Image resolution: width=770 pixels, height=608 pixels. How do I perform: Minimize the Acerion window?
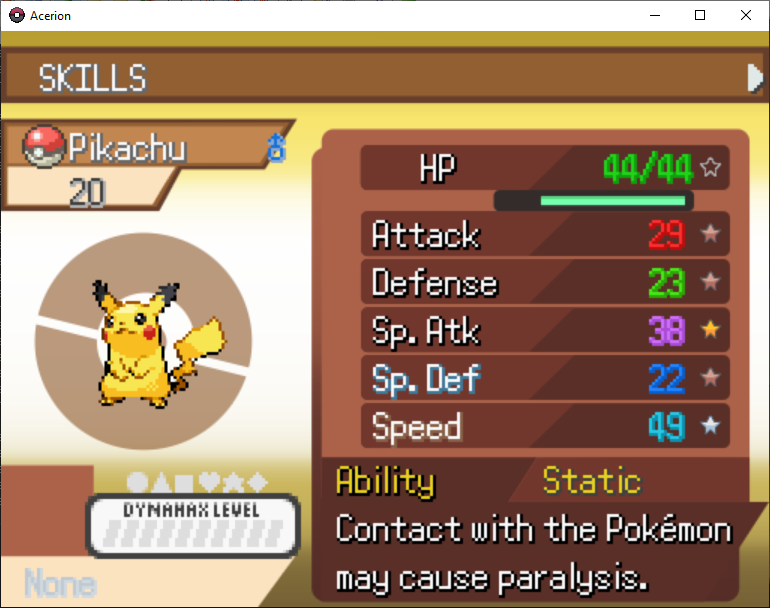[655, 16]
